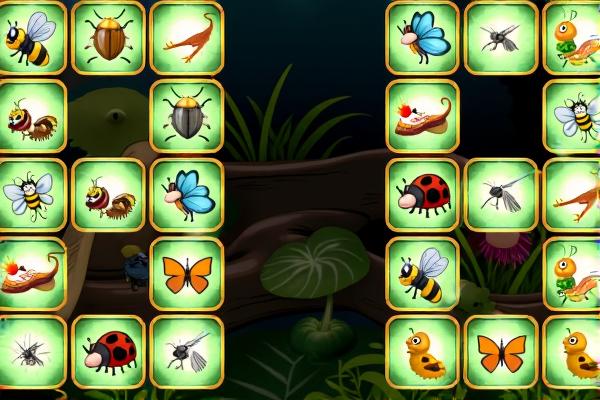Pick the gray beetle tile
Image resolution: width=600 pixels, height=400 pixels.
[x=186, y=116]
